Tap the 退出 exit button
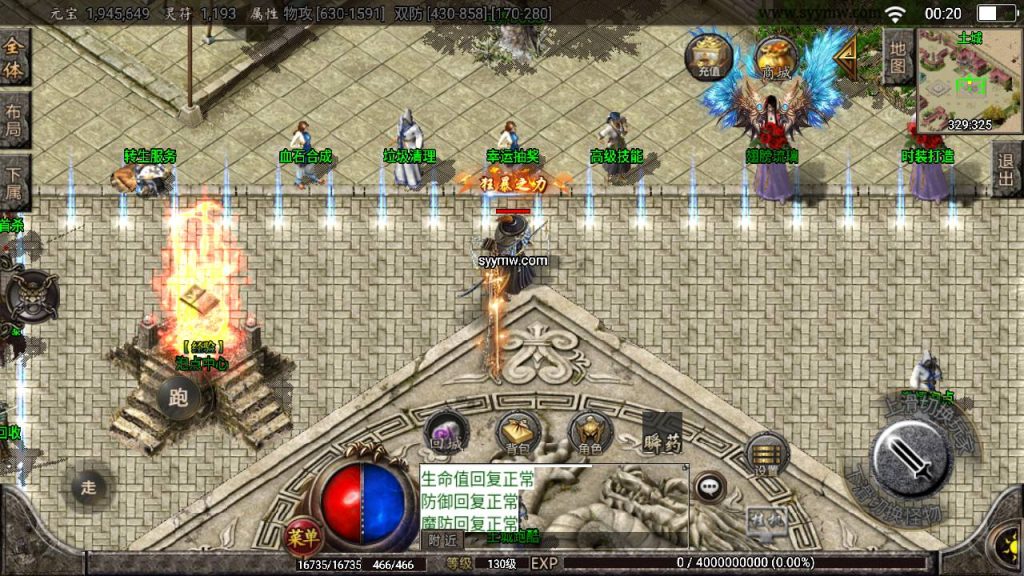The image size is (1024, 576). point(1006,169)
